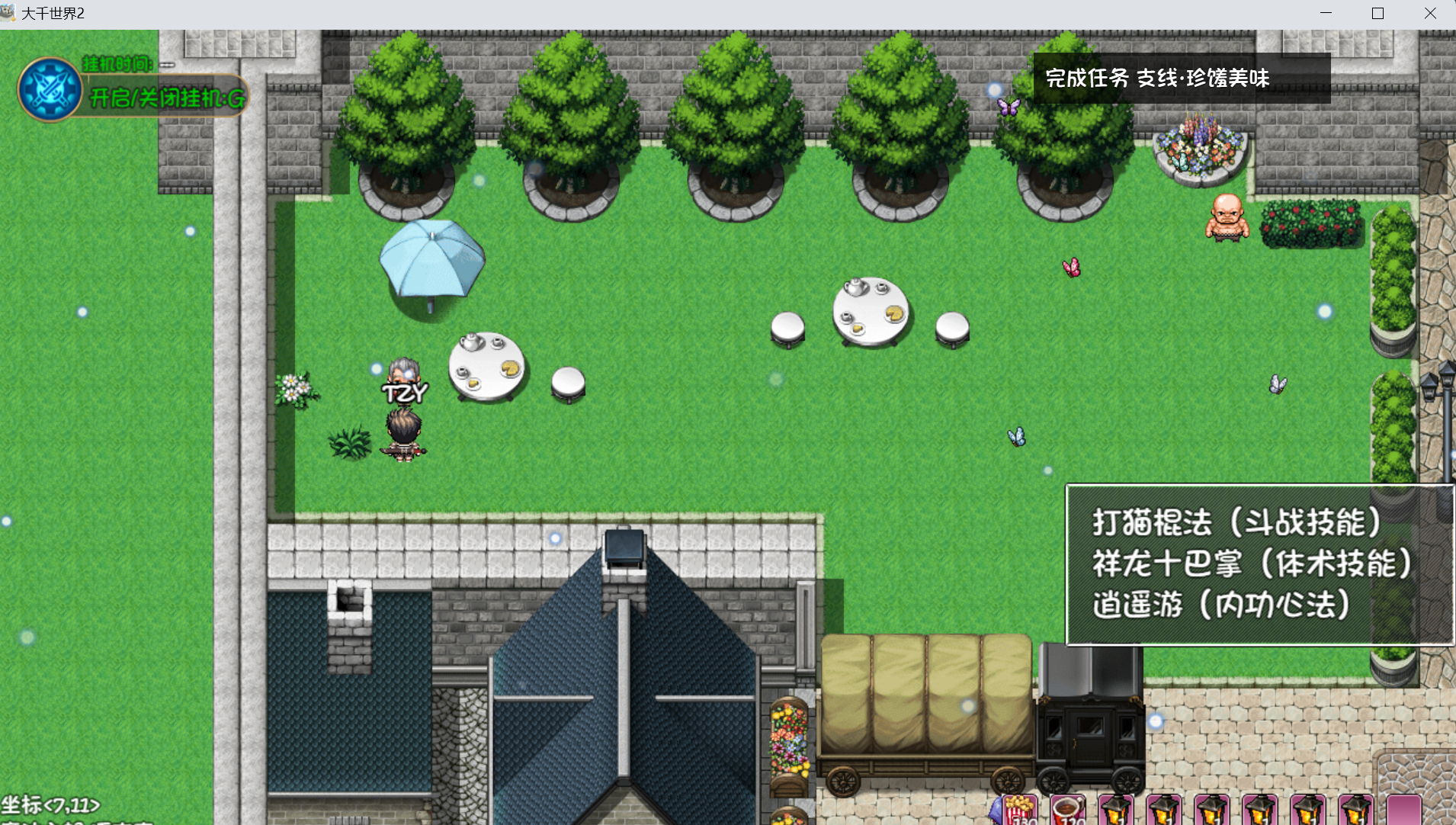The height and width of the screenshot is (825, 1456).
Task: Pick 逍遥游 (内功心法) entry
Action: (1221, 605)
